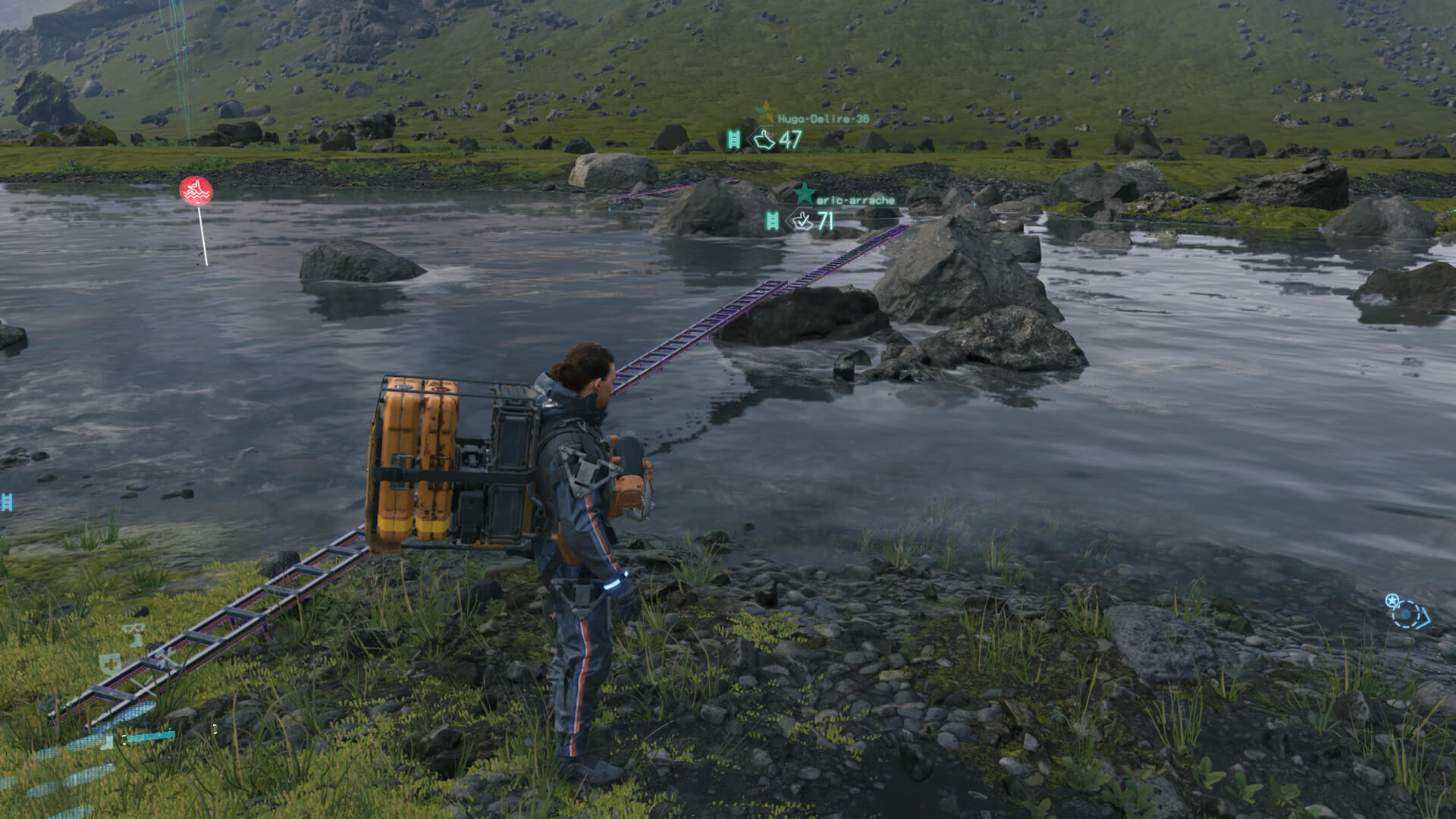Click the faint shield-with-cross status icon
This screenshot has width=1456, height=819.
pyautogui.click(x=111, y=664)
